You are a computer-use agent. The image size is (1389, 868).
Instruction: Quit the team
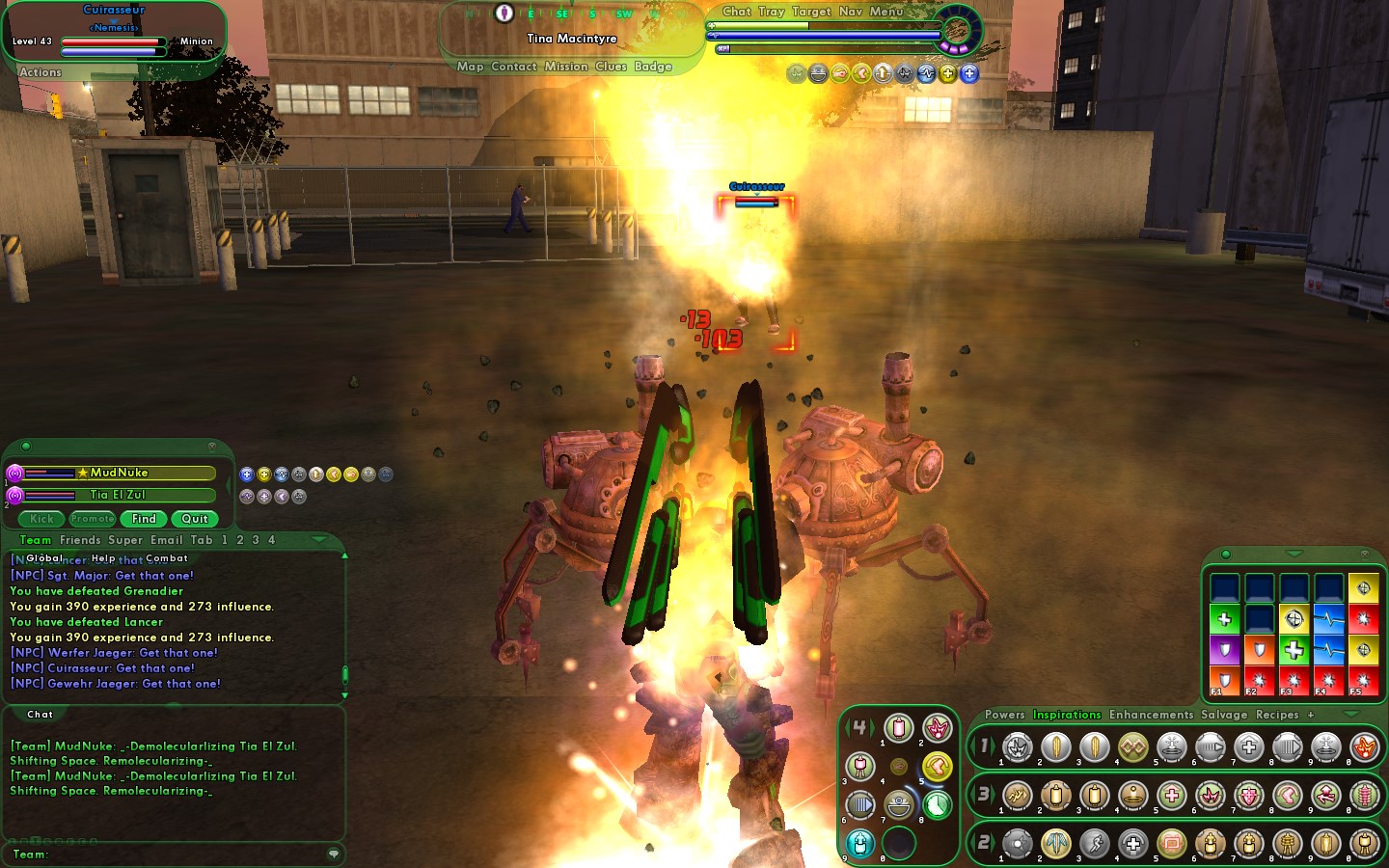pyautogui.click(x=195, y=519)
